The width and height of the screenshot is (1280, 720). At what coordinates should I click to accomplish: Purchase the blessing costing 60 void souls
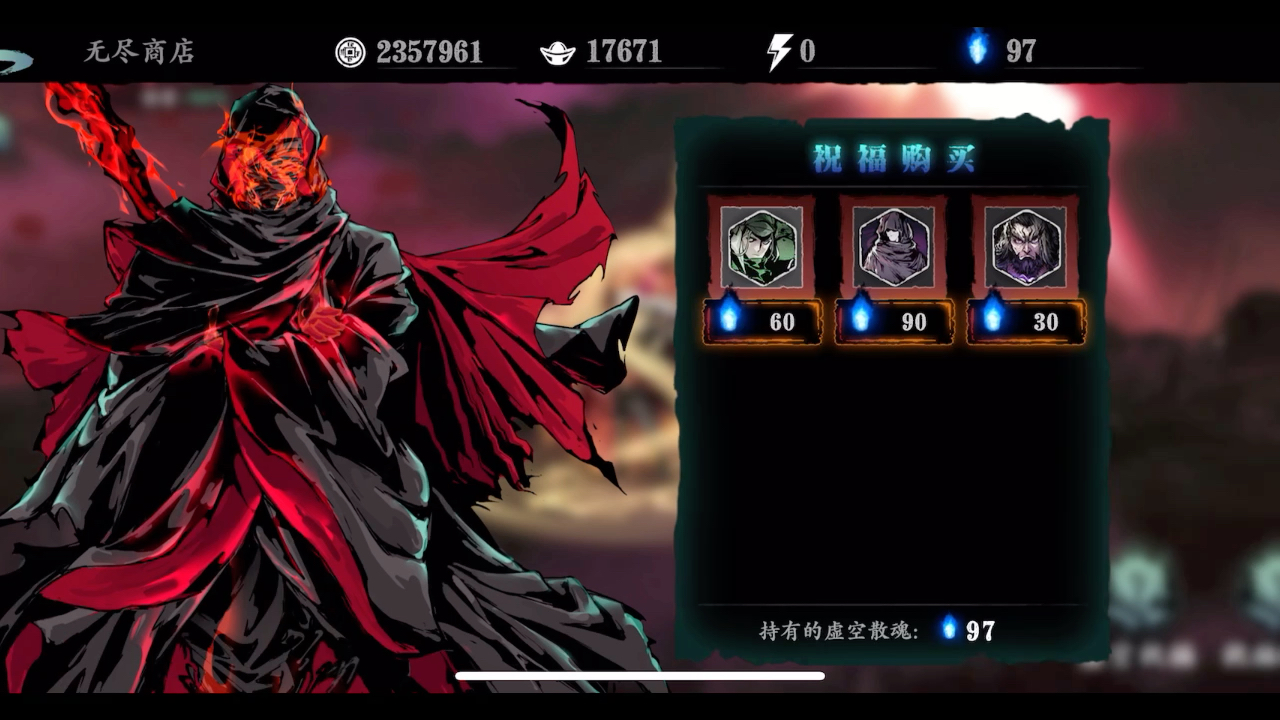[x=763, y=322]
